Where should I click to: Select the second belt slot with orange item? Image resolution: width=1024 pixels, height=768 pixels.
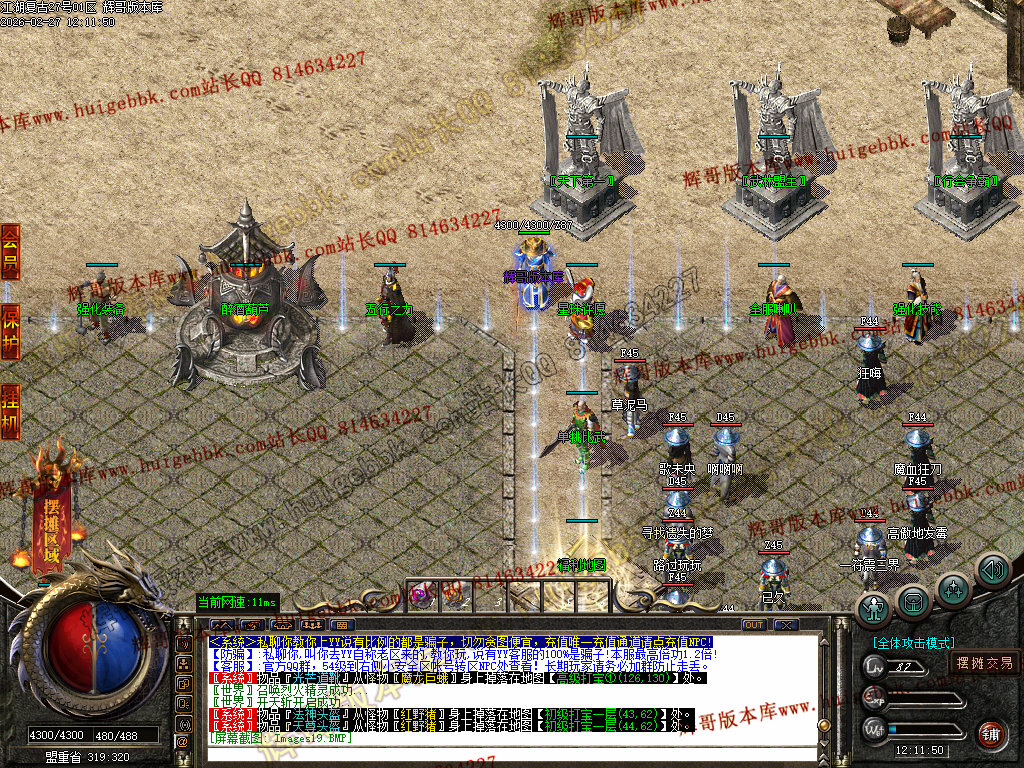tap(456, 595)
